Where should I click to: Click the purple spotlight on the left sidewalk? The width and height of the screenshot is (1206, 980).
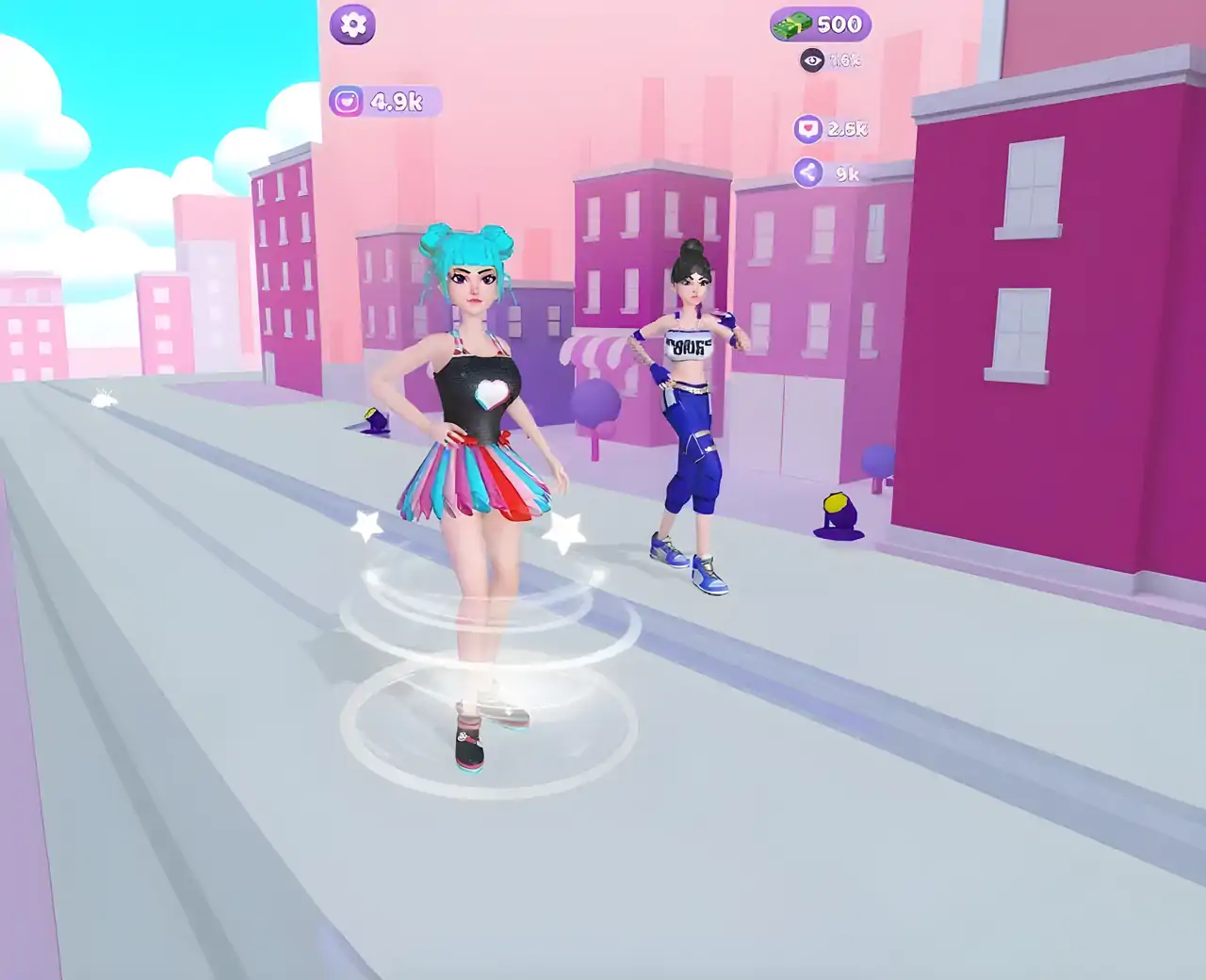click(x=375, y=420)
